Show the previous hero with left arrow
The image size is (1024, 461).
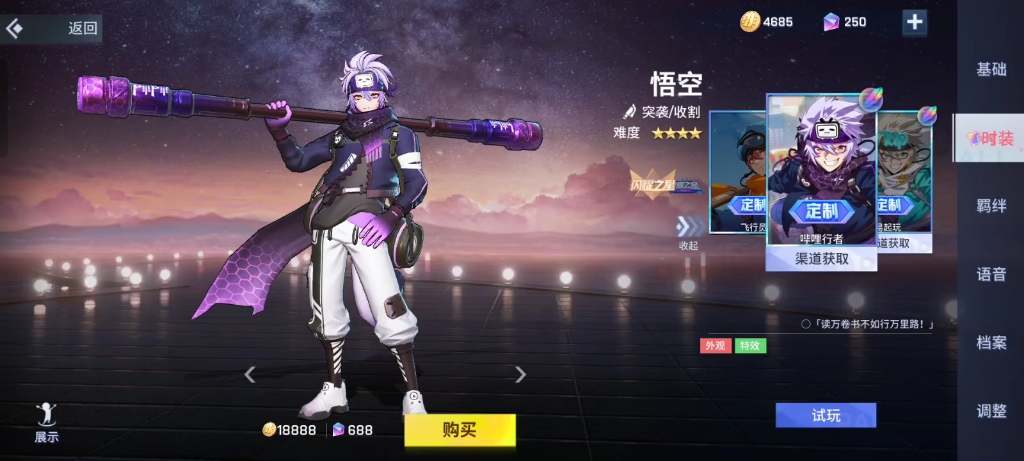(250, 375)
